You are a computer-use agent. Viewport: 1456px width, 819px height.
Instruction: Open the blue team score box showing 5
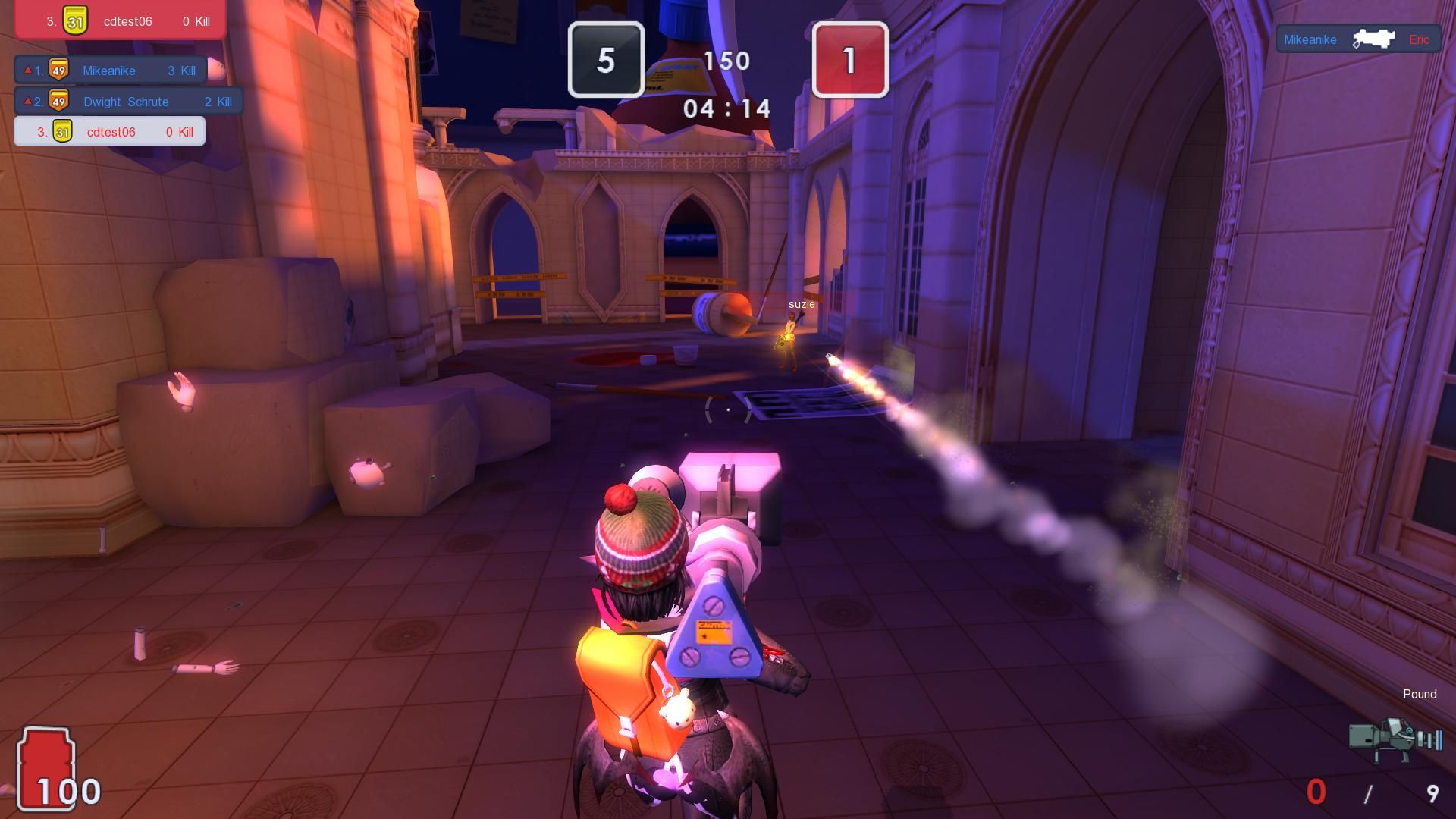(x=607, y=61)
